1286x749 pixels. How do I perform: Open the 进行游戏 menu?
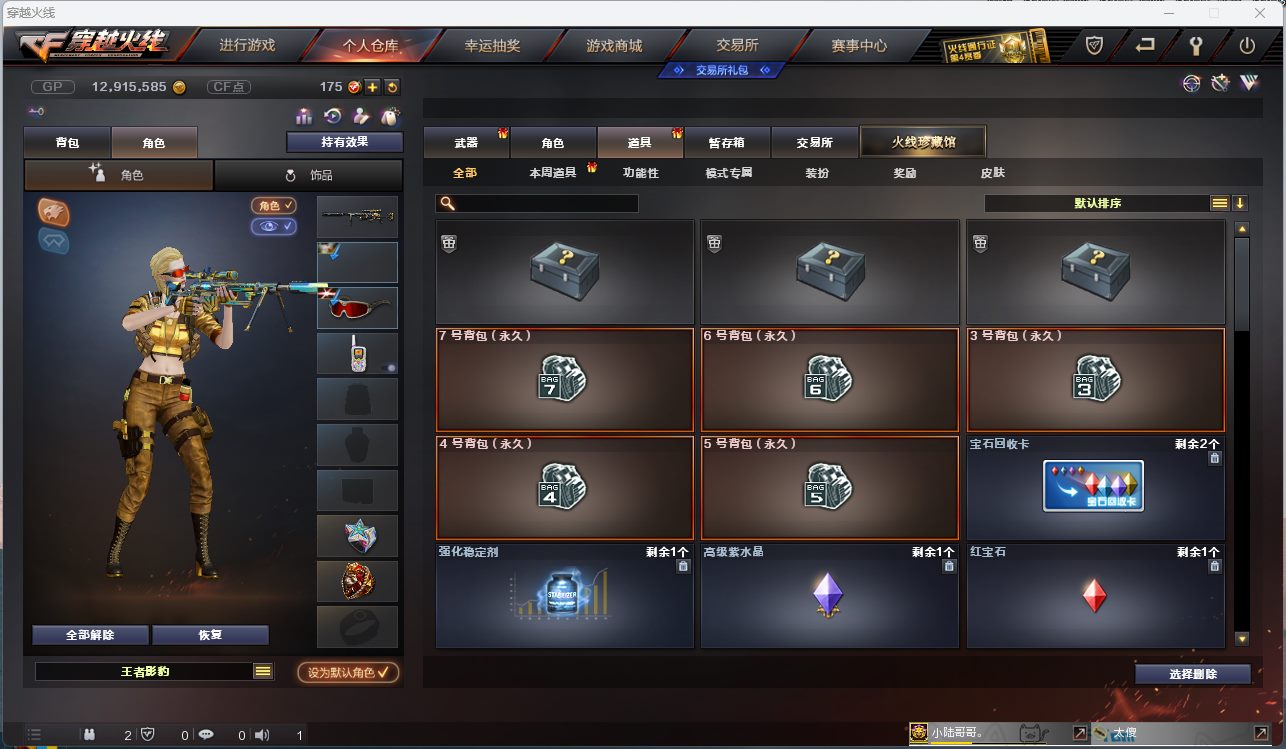pyautogui.click(x=247, y=46)
